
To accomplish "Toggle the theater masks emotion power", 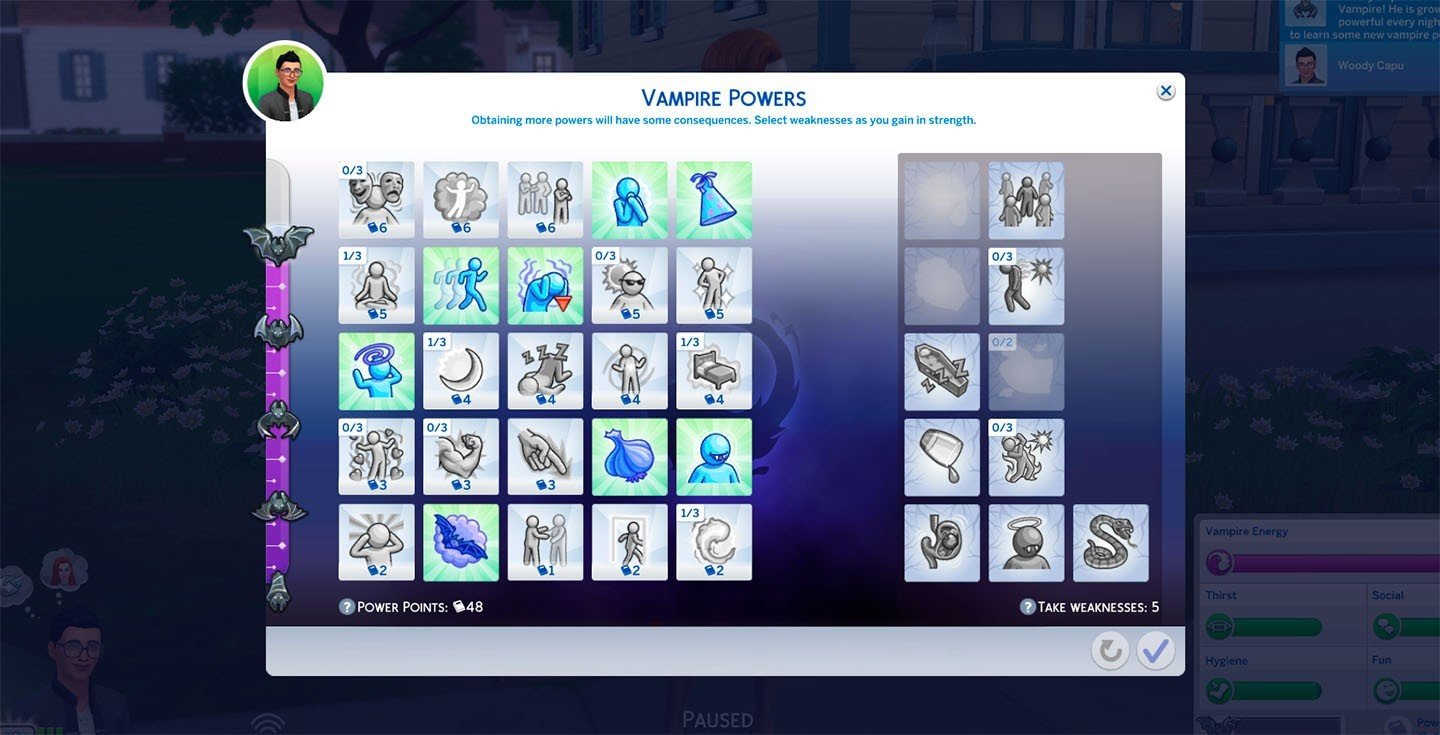I will pos(376,199).
